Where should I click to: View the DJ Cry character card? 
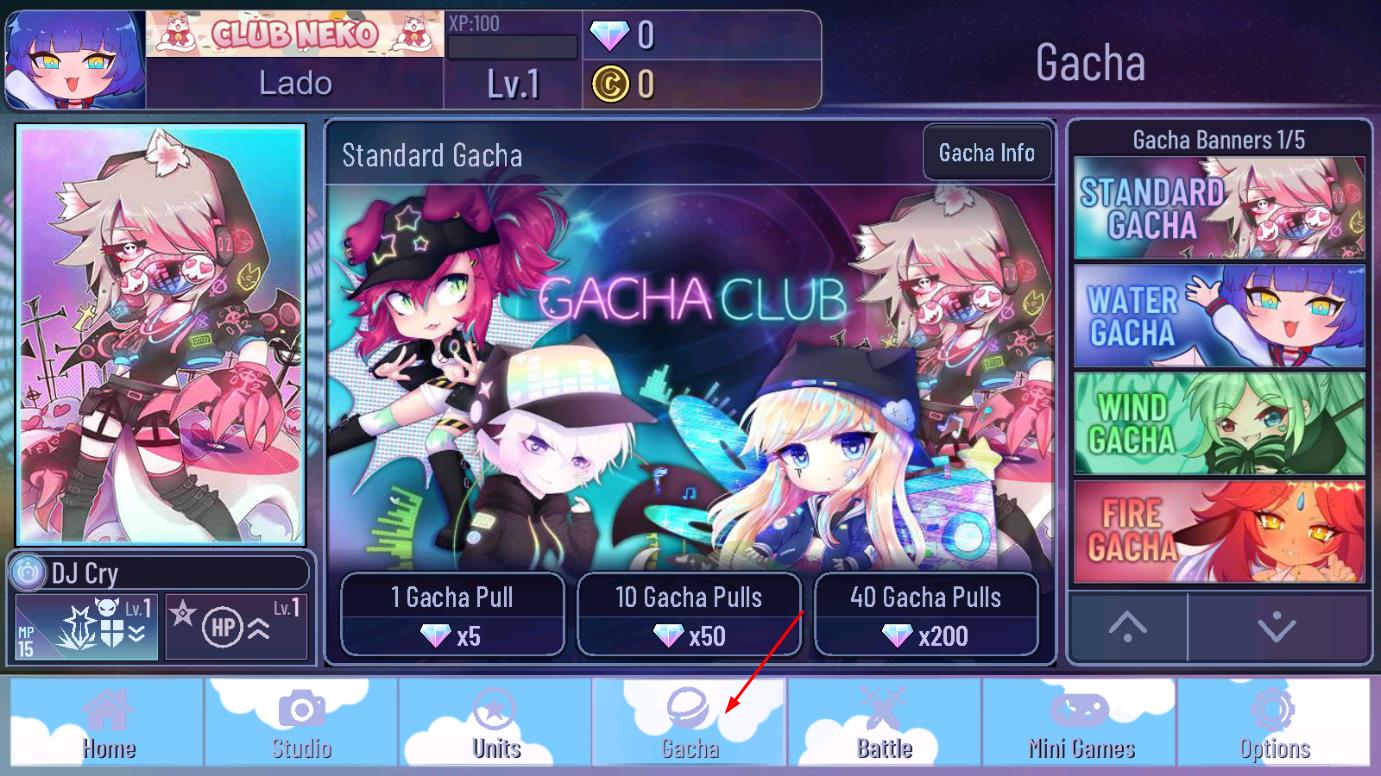coord(161,333)
